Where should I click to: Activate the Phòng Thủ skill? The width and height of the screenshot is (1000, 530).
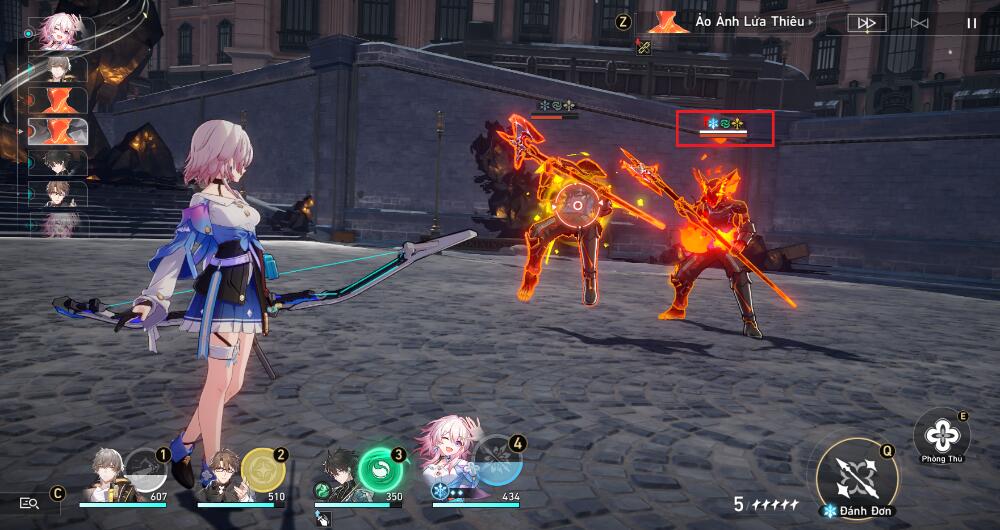(941, 436)
